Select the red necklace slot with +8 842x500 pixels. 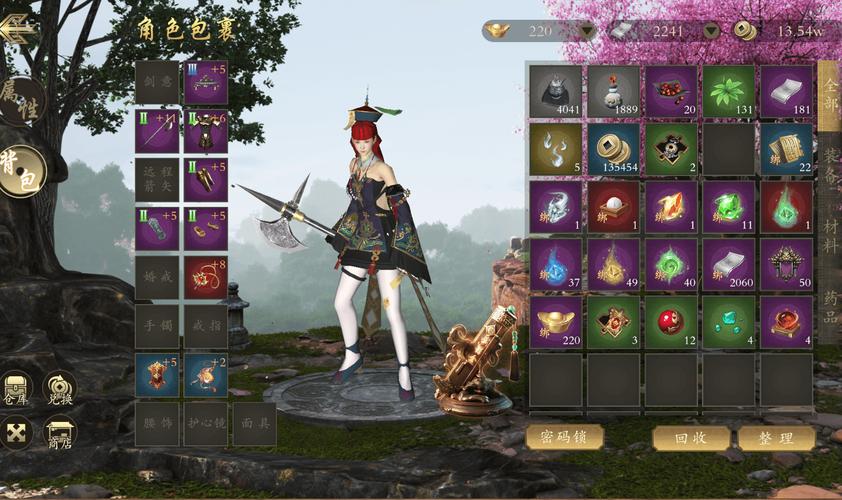pyautogui.click(x=206, y=276)
